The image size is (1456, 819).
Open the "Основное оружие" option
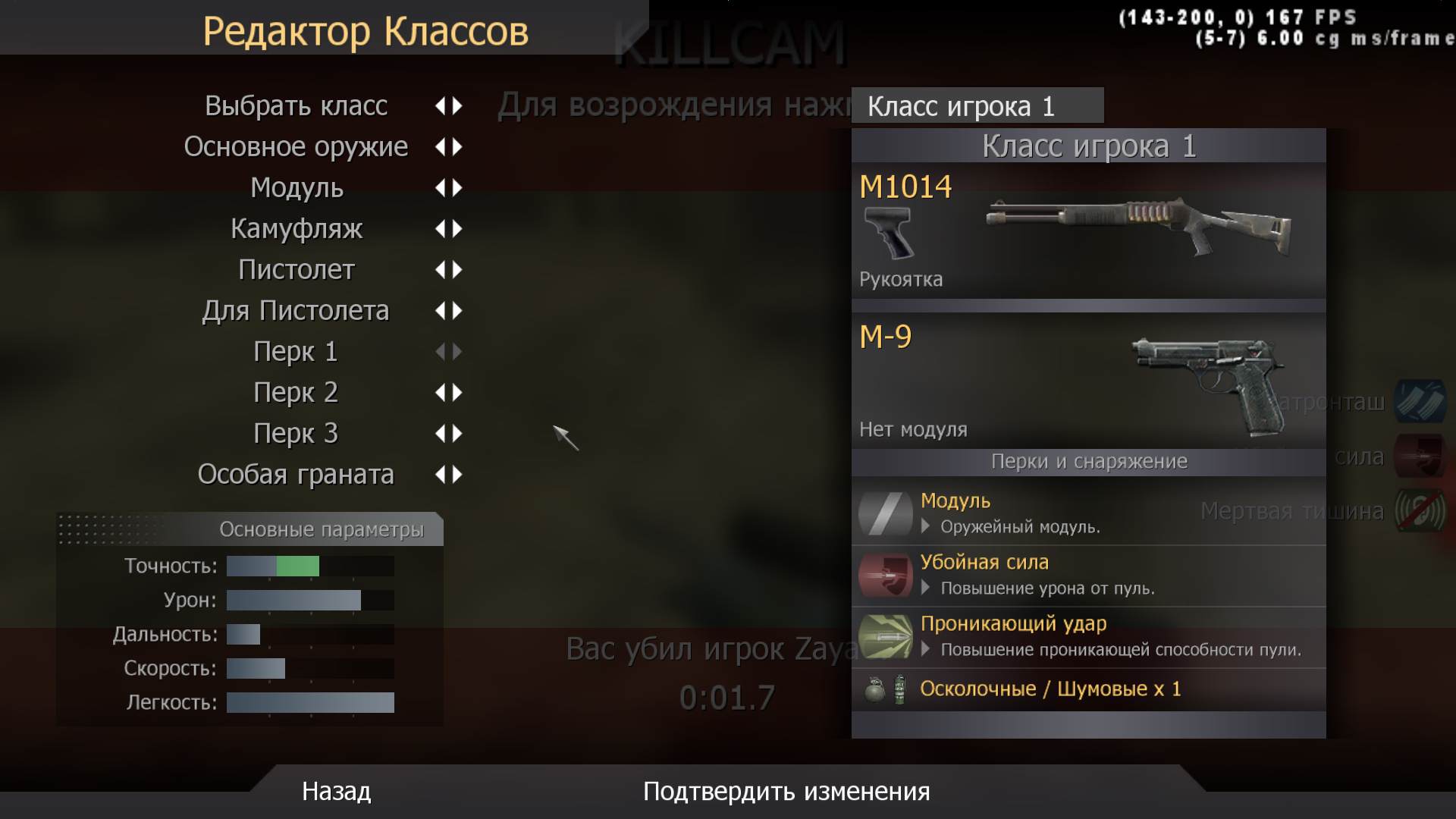(x=296, y=147)
